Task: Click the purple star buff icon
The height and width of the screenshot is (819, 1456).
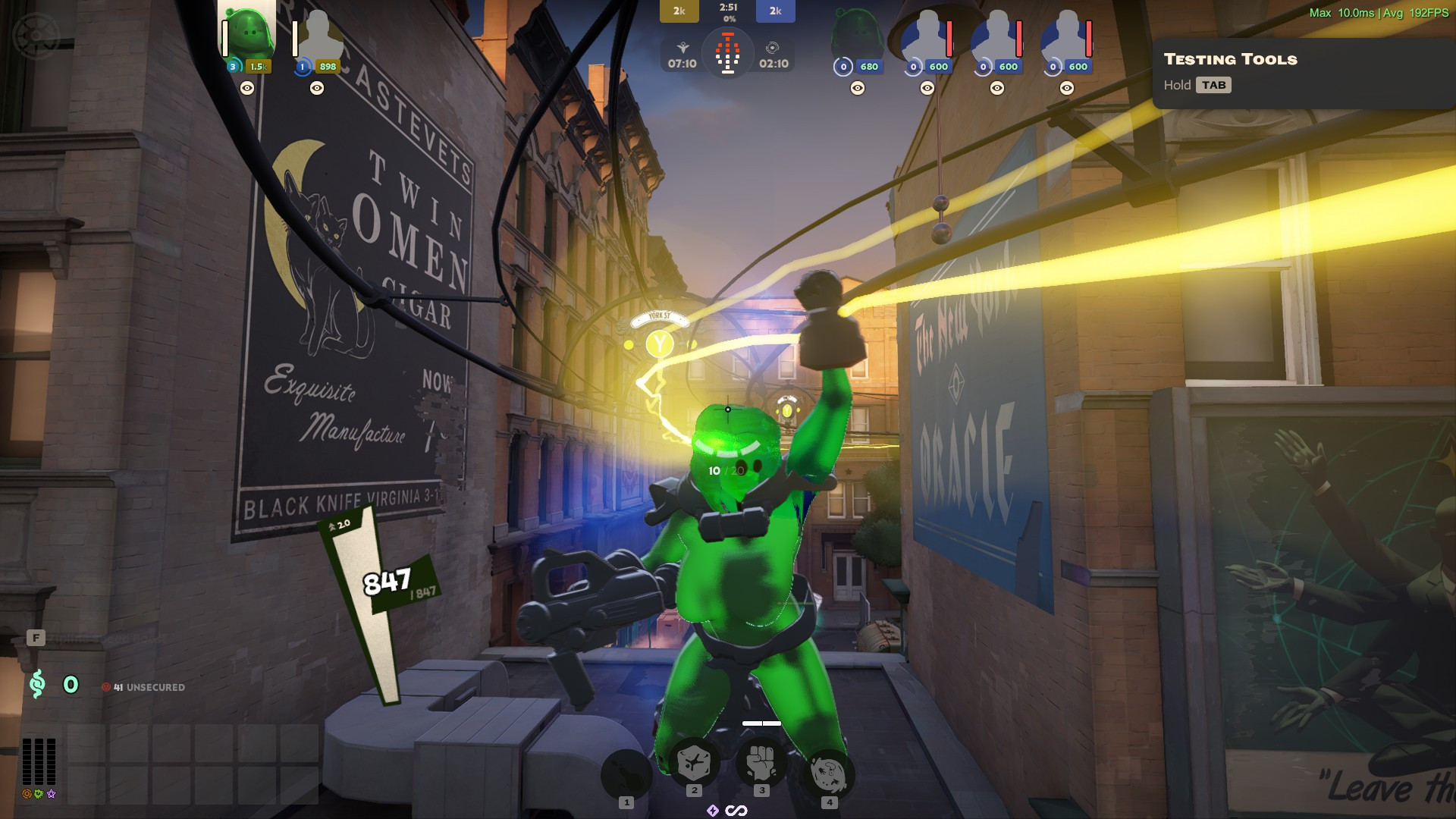Action: pos(50,794)
